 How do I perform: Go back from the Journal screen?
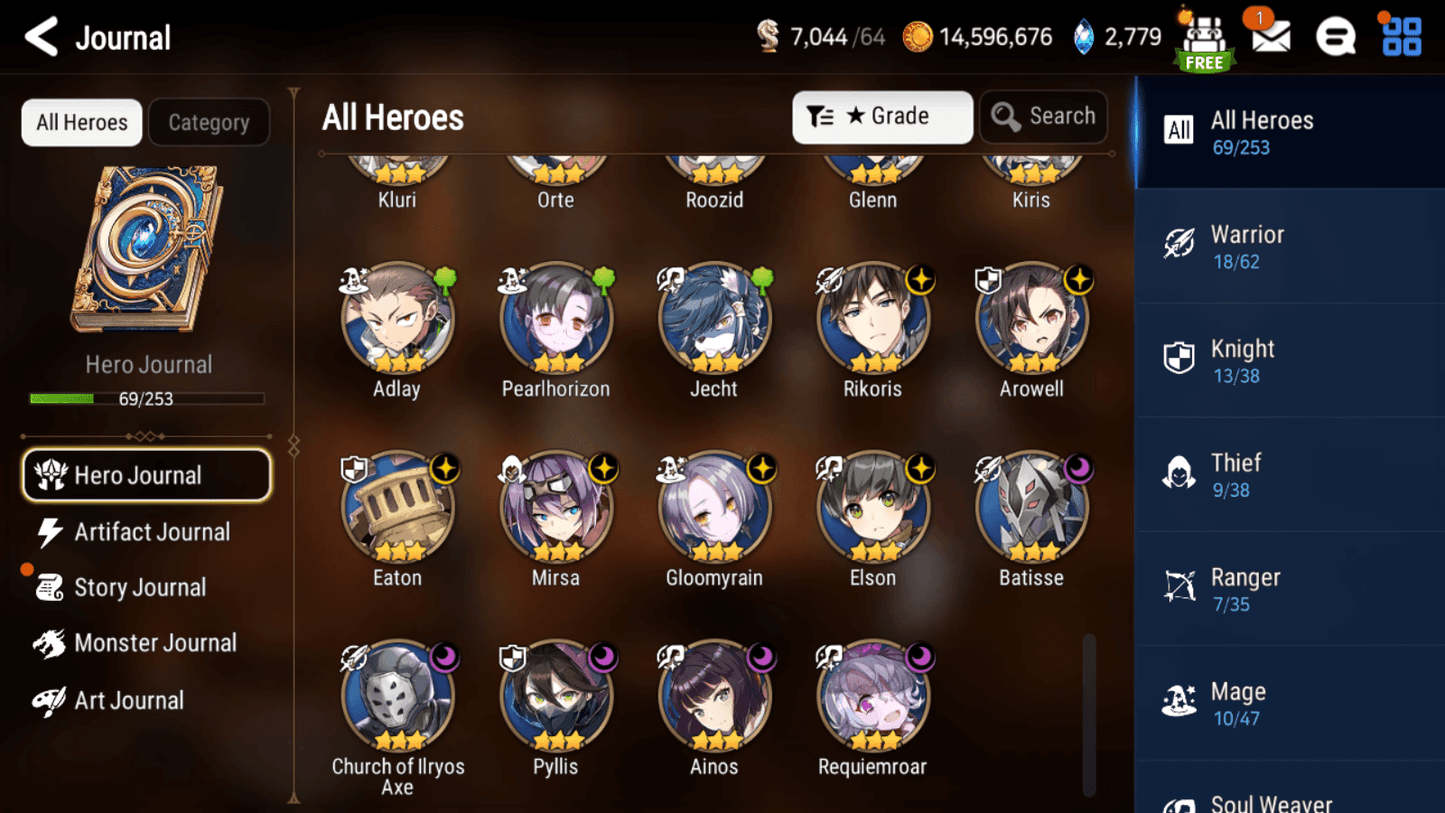(42, 38)
